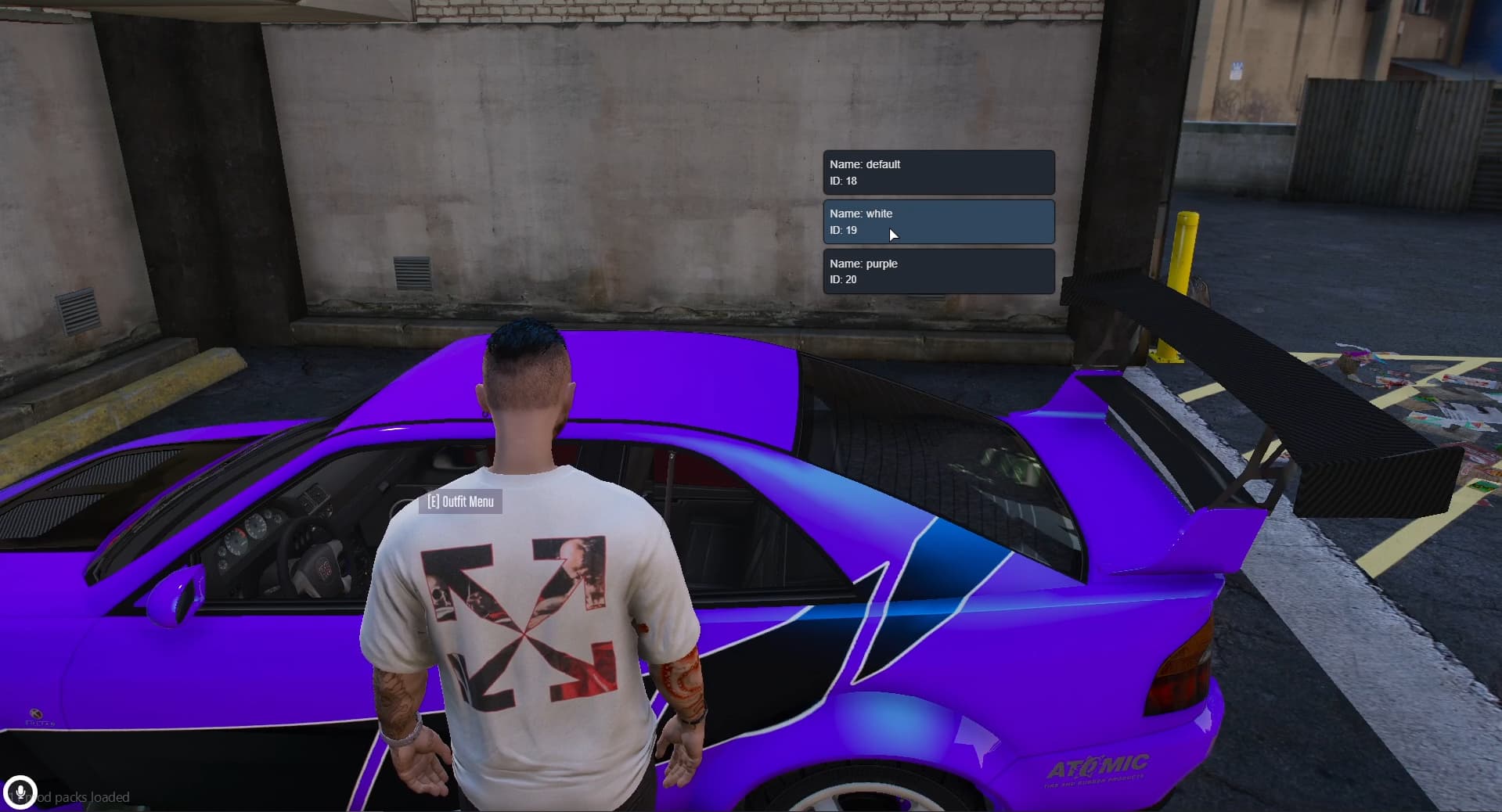Toggle the microphone icon
Screen dimensions: 1502x812
click(x=20, y=792)
